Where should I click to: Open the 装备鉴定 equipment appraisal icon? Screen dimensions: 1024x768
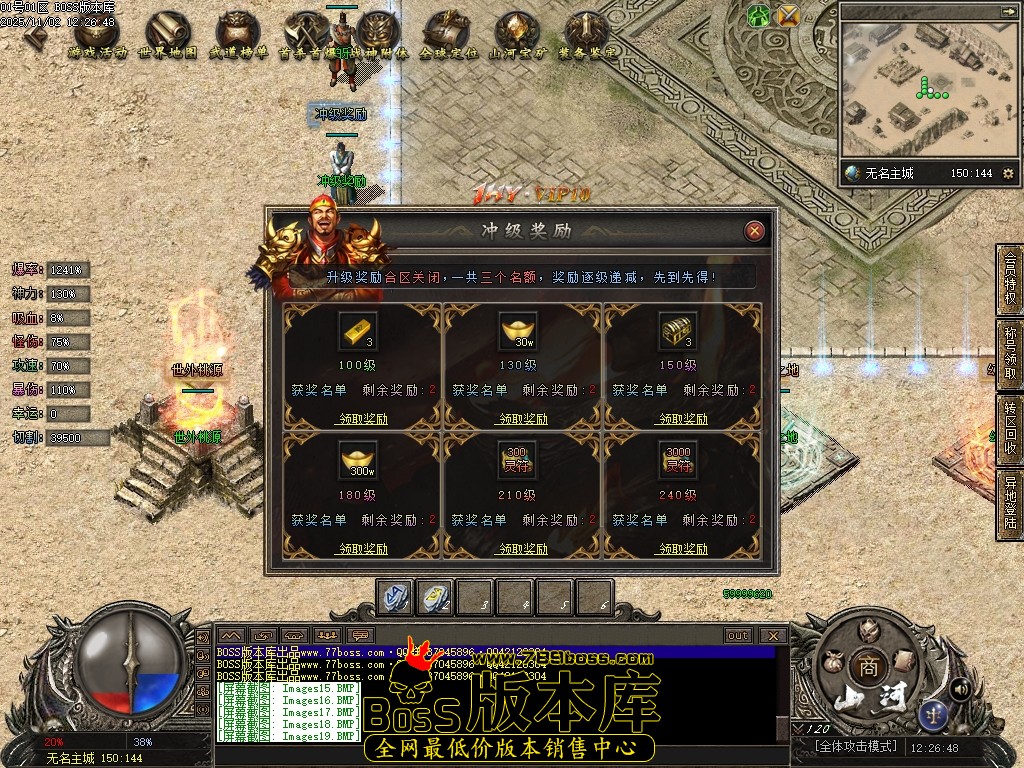point(587,35)
